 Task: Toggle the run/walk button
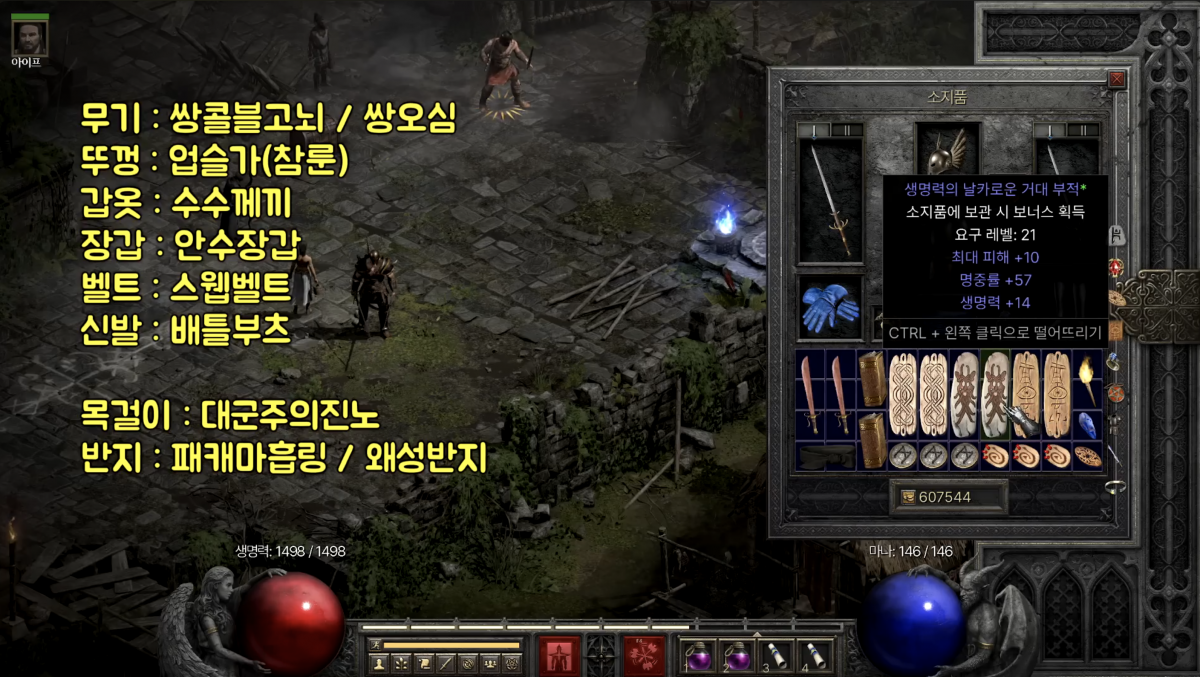click(376, 645)
